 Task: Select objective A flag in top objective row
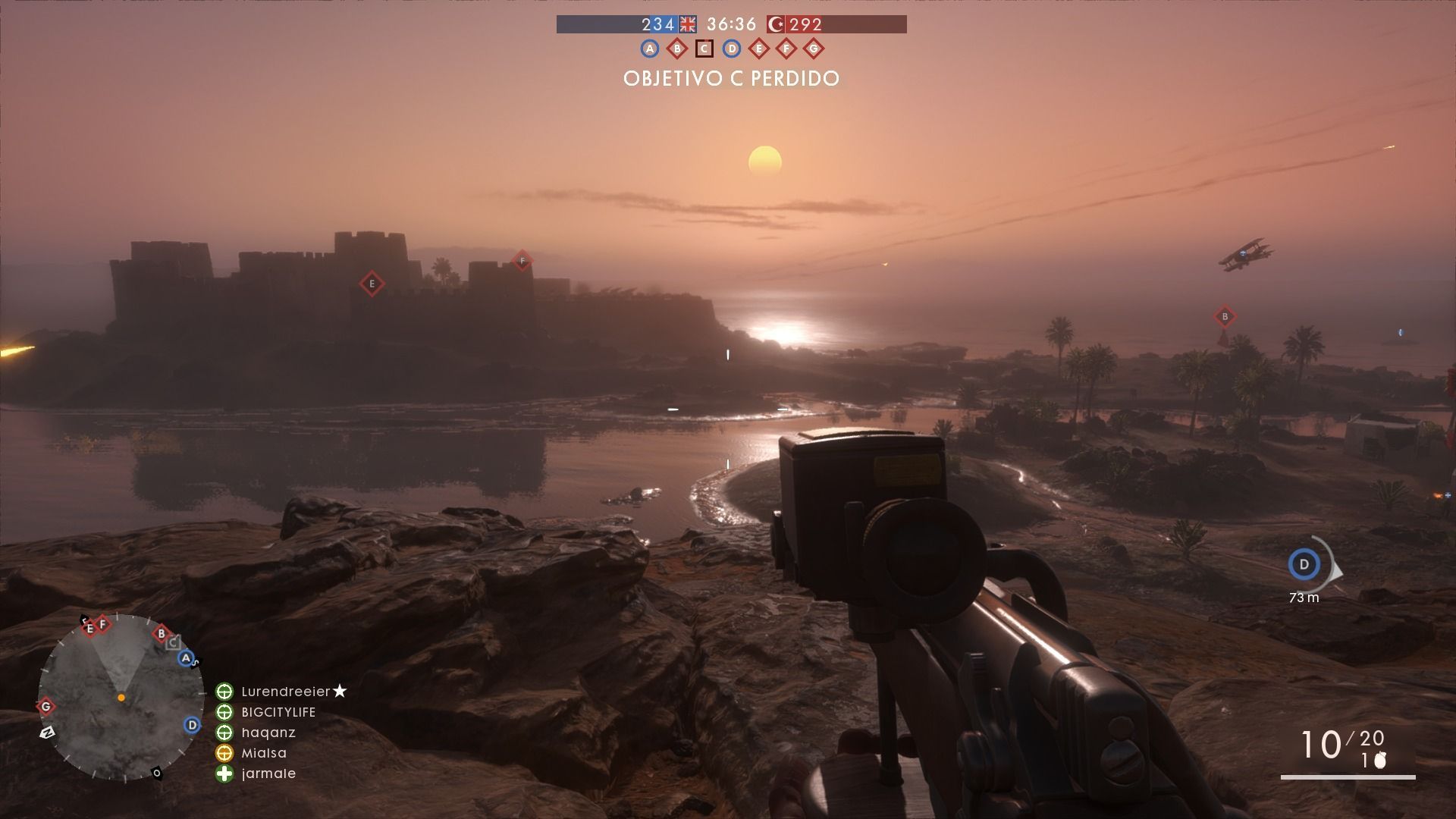[x=649, y=49]
